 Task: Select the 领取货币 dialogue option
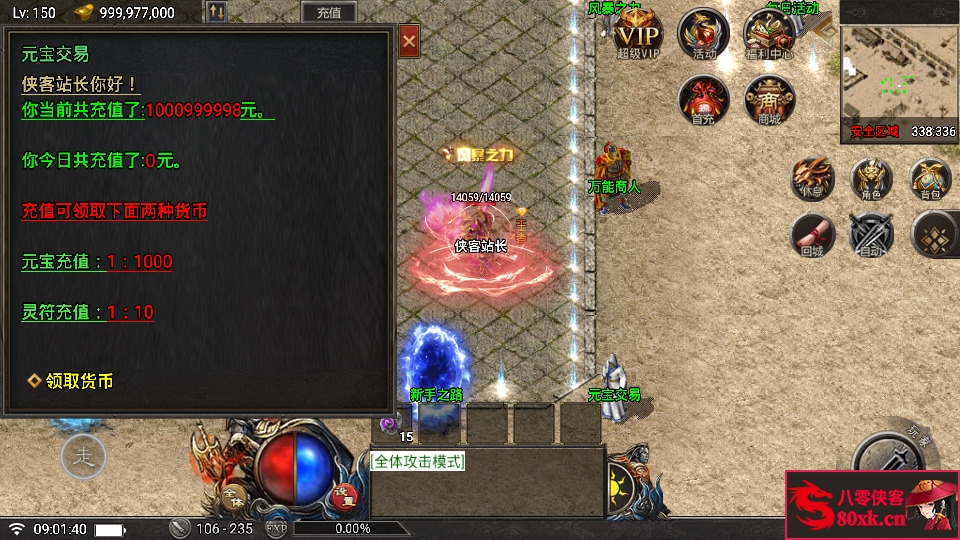click(x=70, y=381)
